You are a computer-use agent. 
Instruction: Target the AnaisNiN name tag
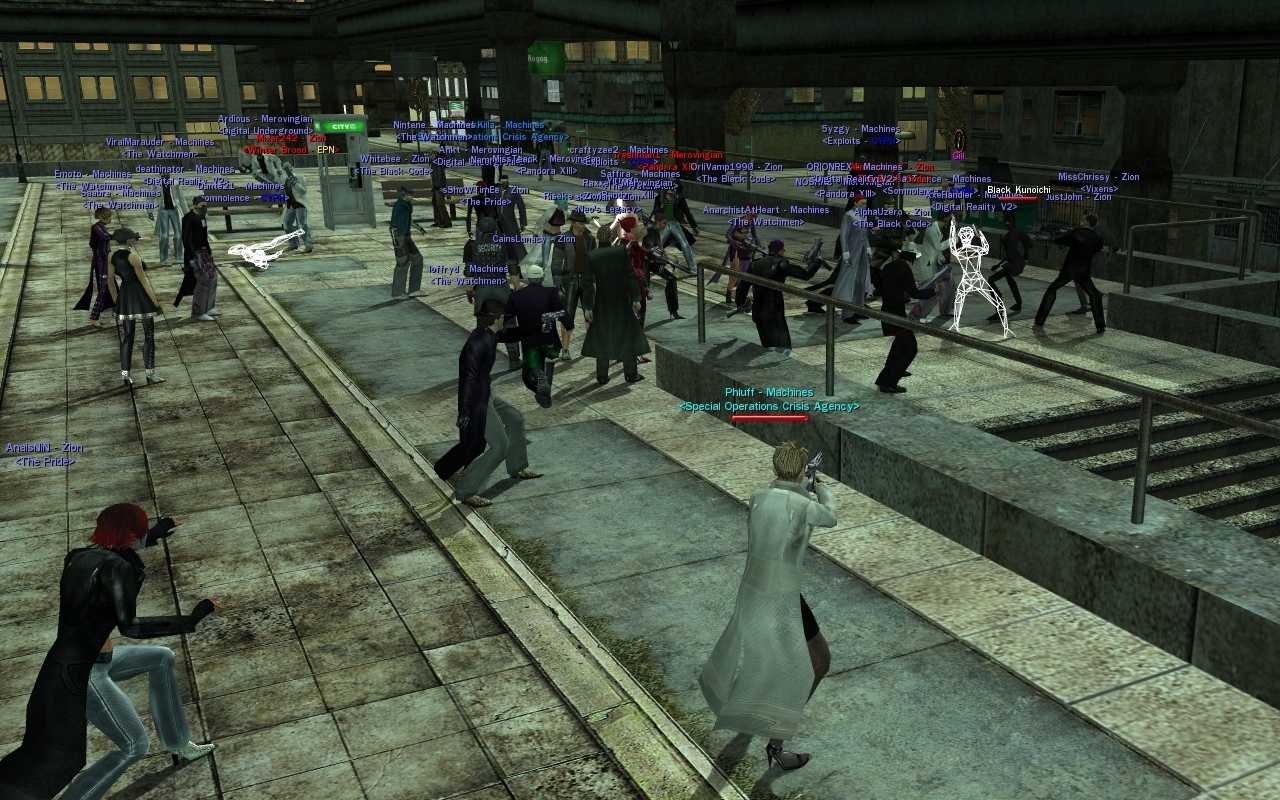pos(44,448)
